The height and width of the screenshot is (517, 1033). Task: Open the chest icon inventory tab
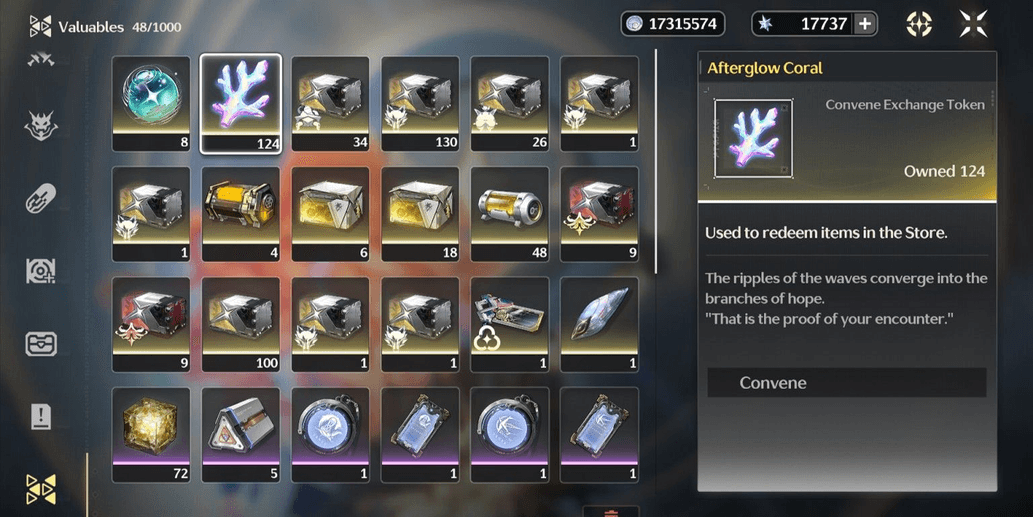click(41, 344)
